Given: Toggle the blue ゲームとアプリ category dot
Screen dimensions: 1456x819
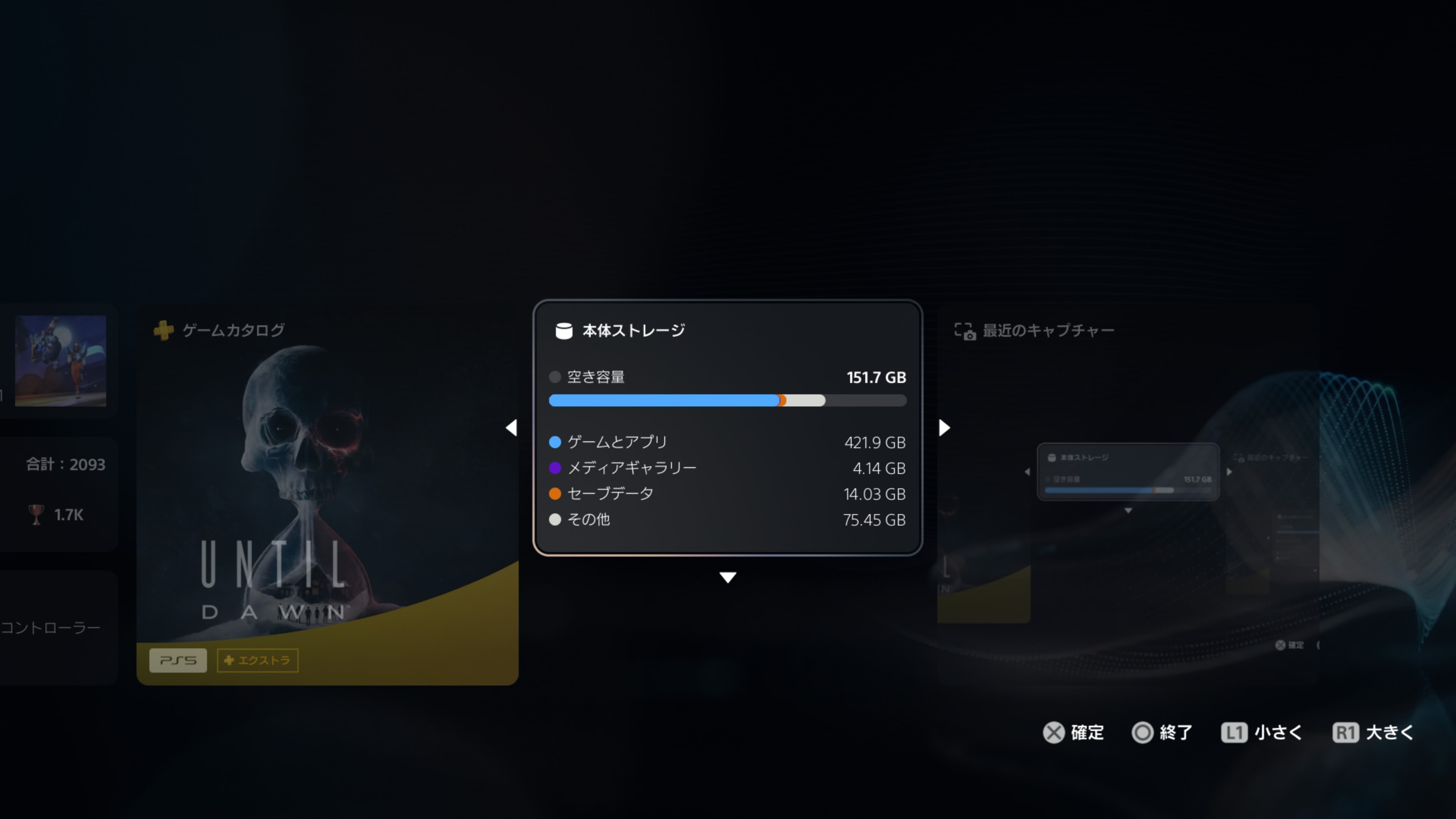Looking at the screenshot, I should [555, 442].
